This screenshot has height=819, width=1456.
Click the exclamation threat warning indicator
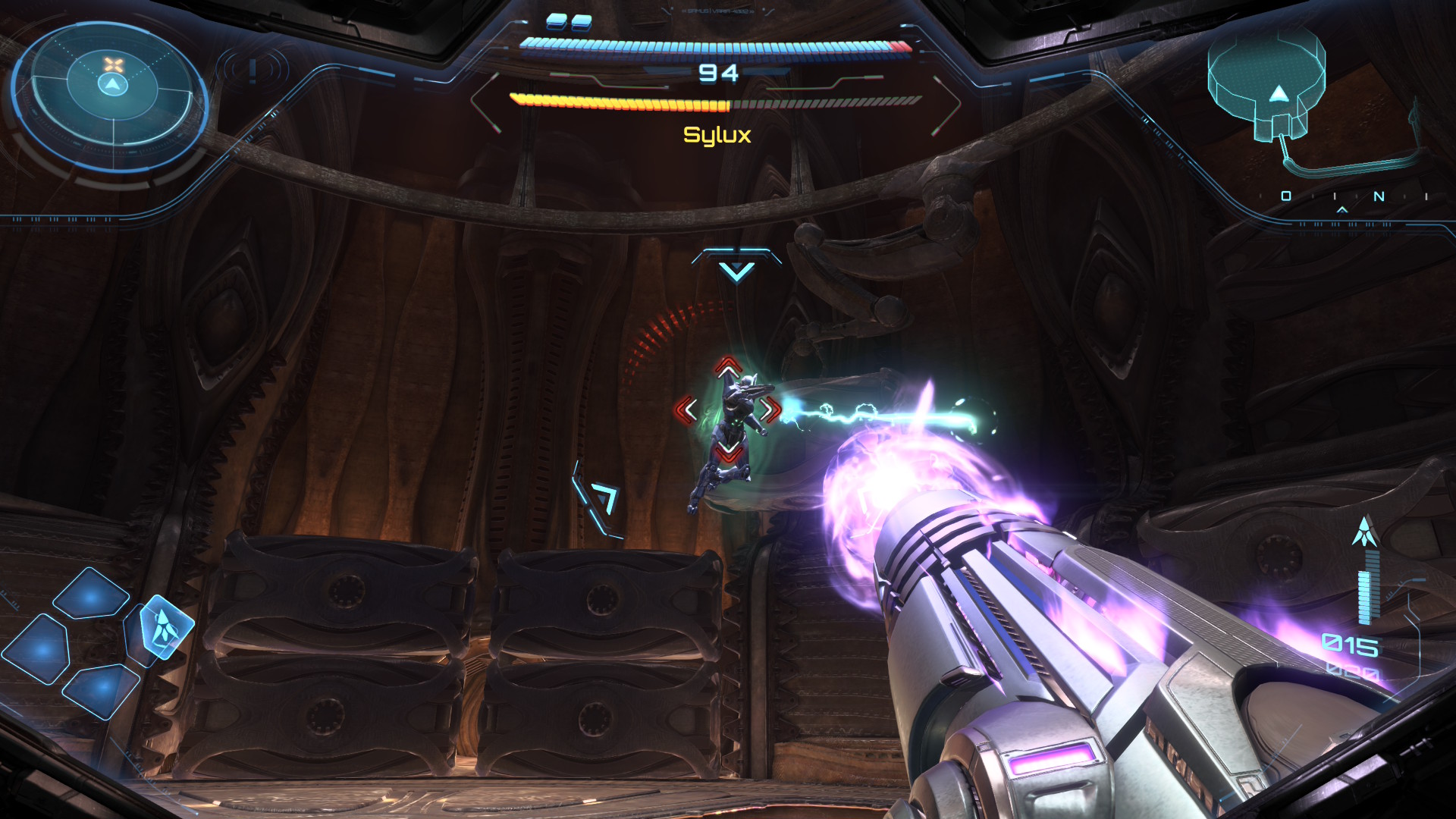253,71
